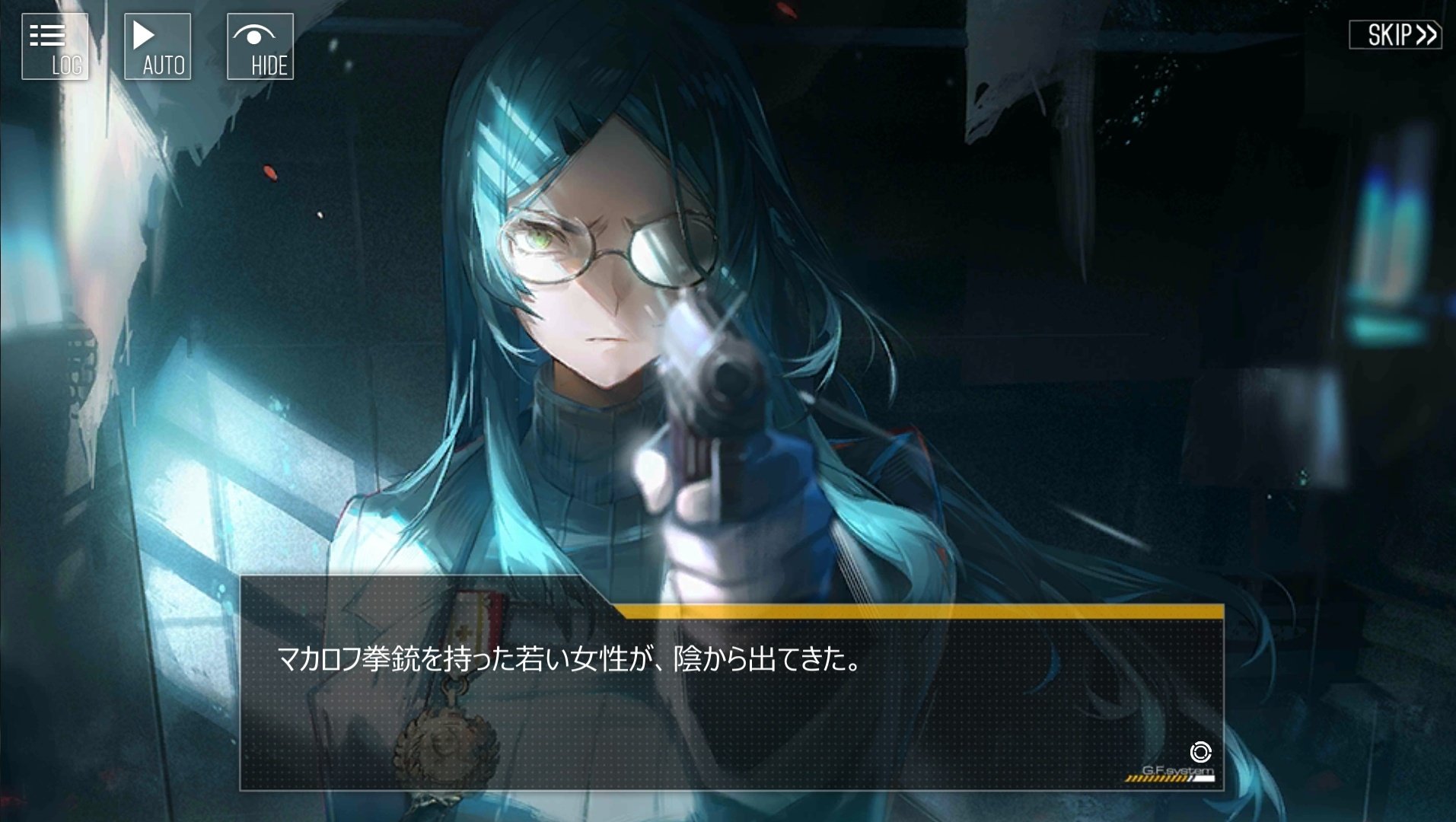Enable AUTO dialogue playback
The width and height of the screenshot is (1456, 822).
[x=158, y=46]
